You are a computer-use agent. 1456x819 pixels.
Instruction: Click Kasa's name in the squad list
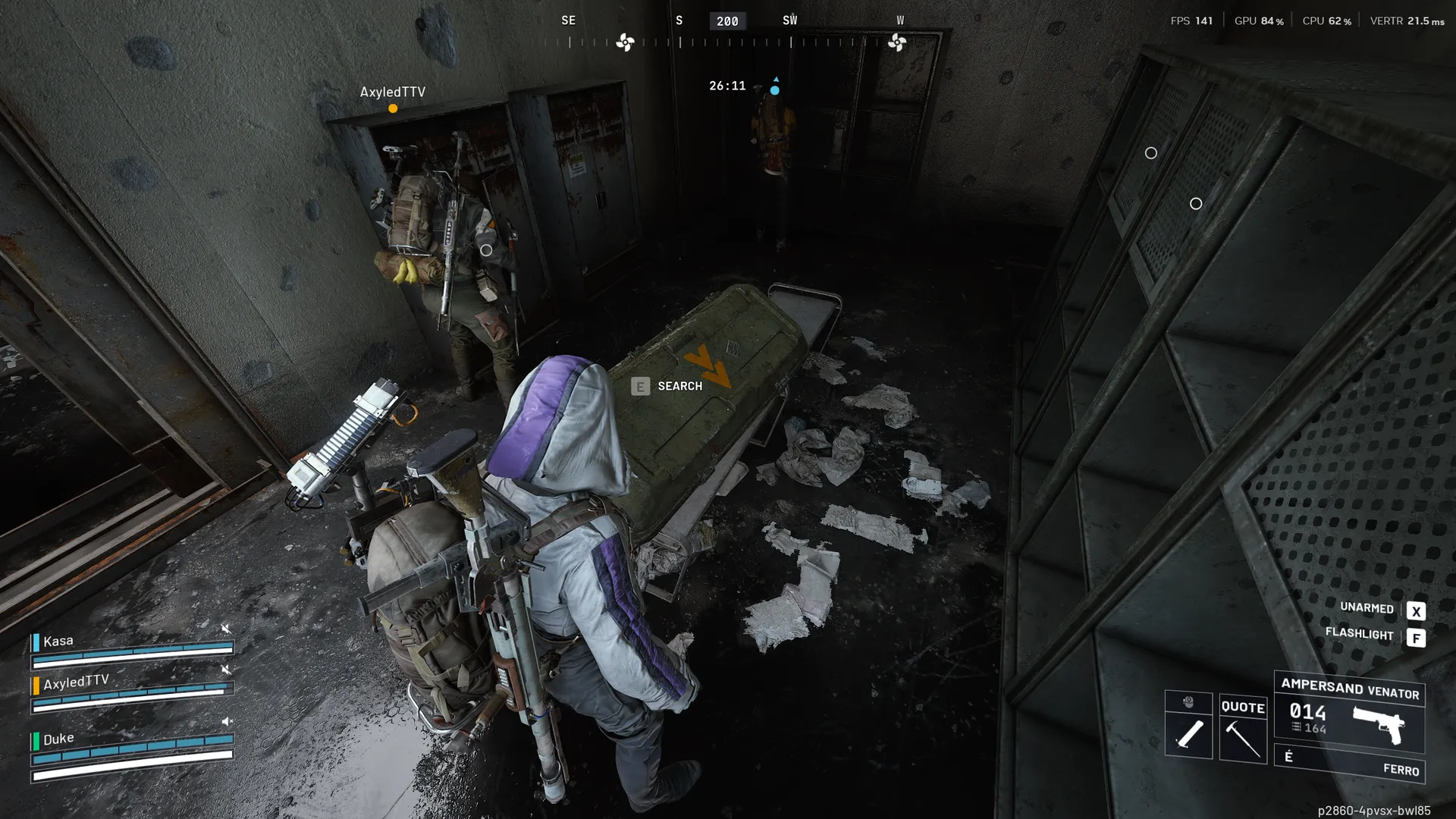58,642
